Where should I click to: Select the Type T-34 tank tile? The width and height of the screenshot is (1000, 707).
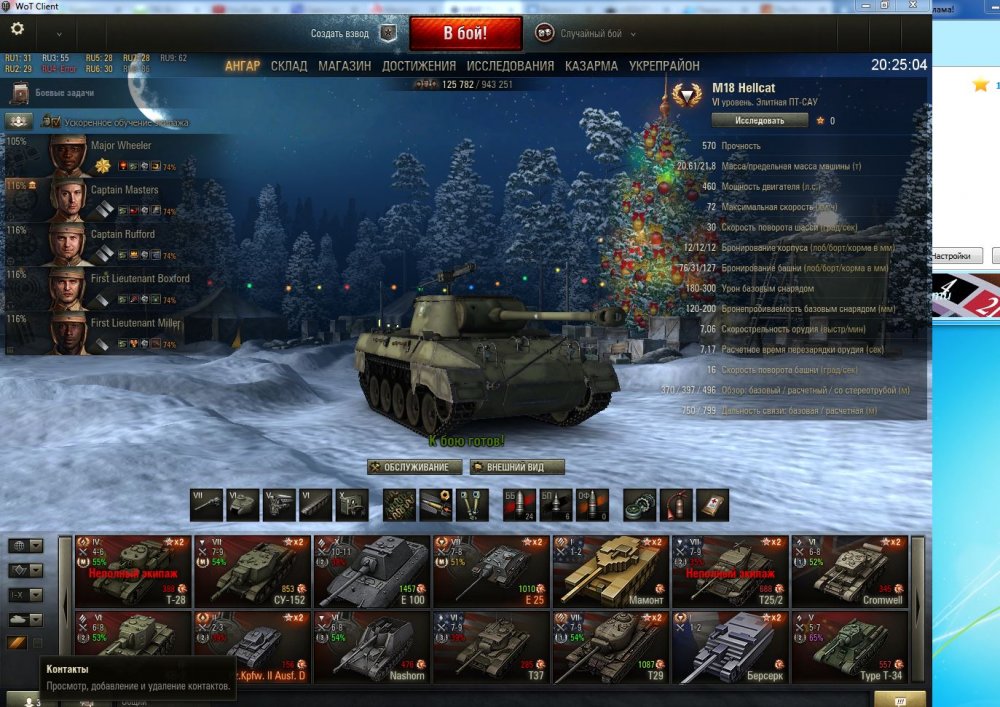850,647
